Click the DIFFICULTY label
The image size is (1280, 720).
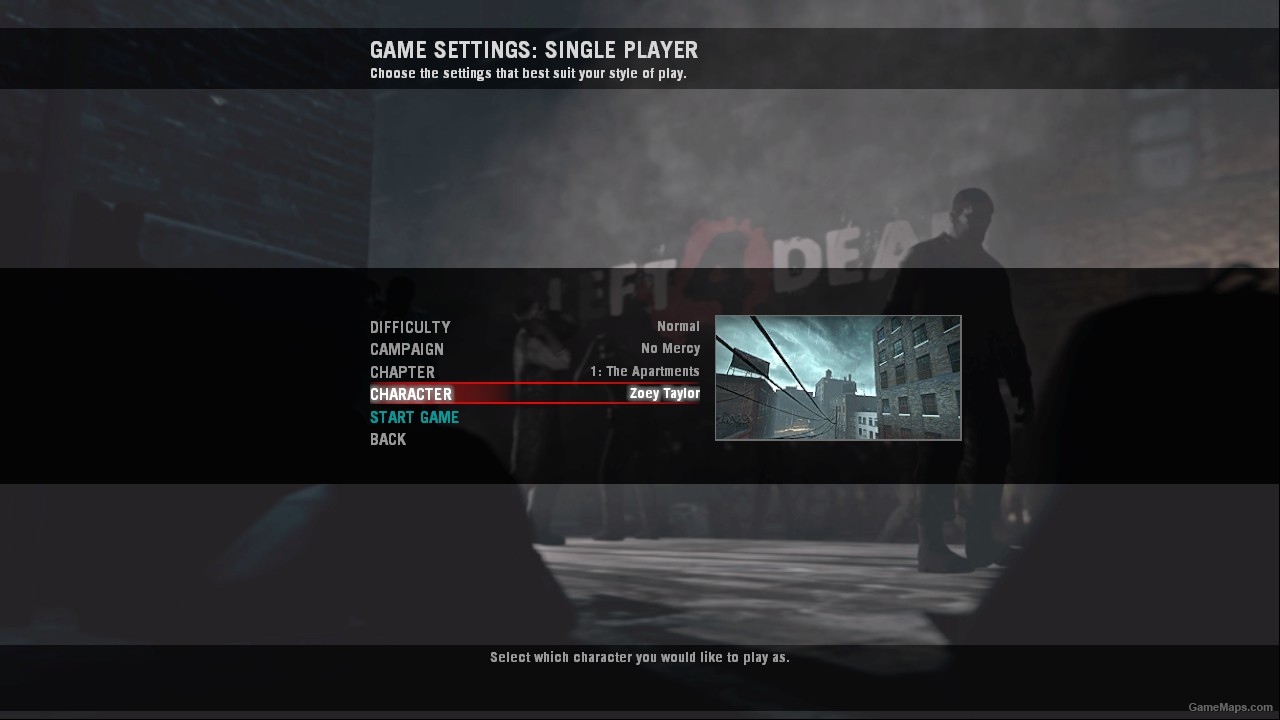point(410,327)
